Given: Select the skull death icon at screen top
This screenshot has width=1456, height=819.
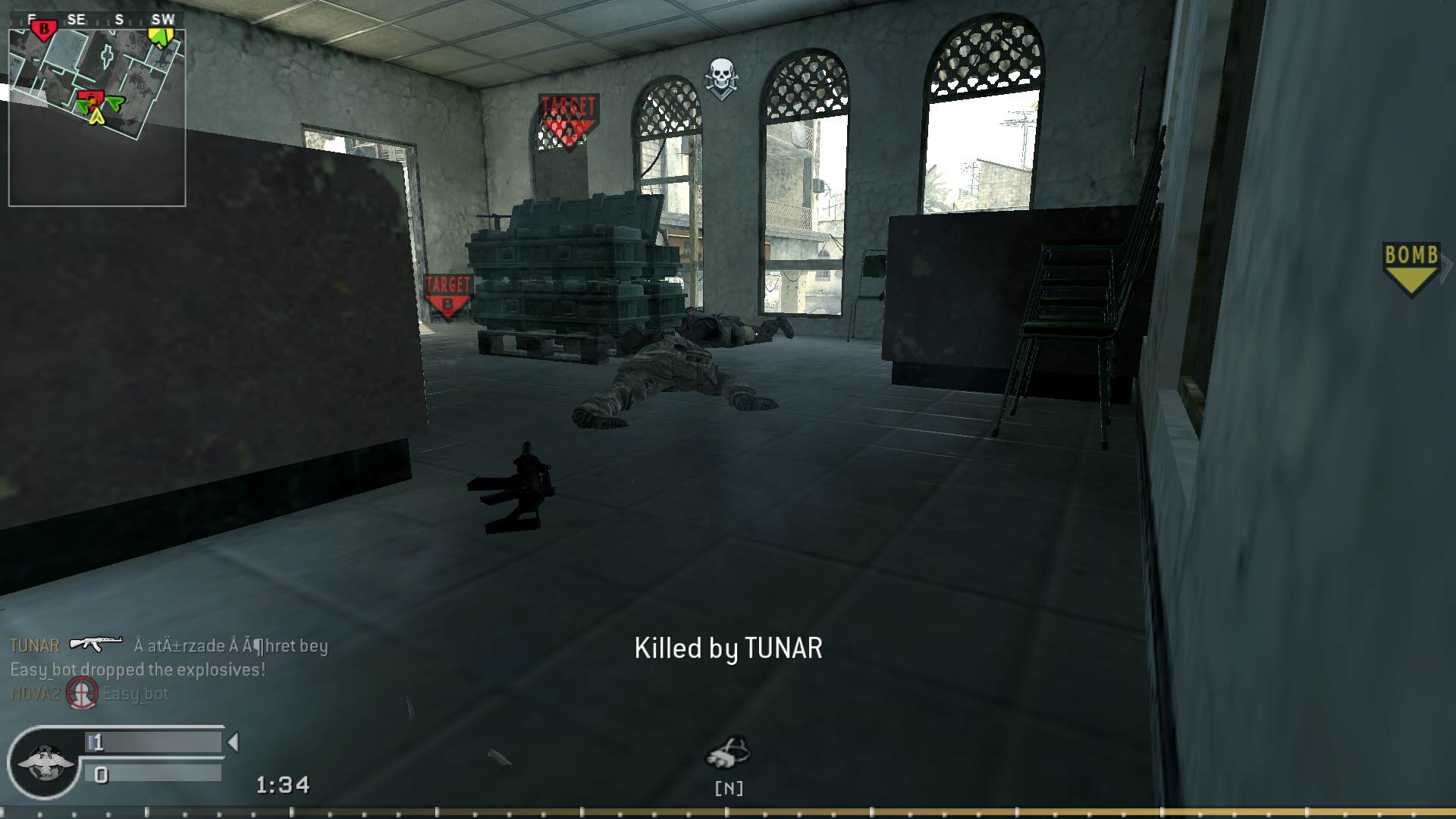Looking at the screenshot, I should [x=721, y=76].
